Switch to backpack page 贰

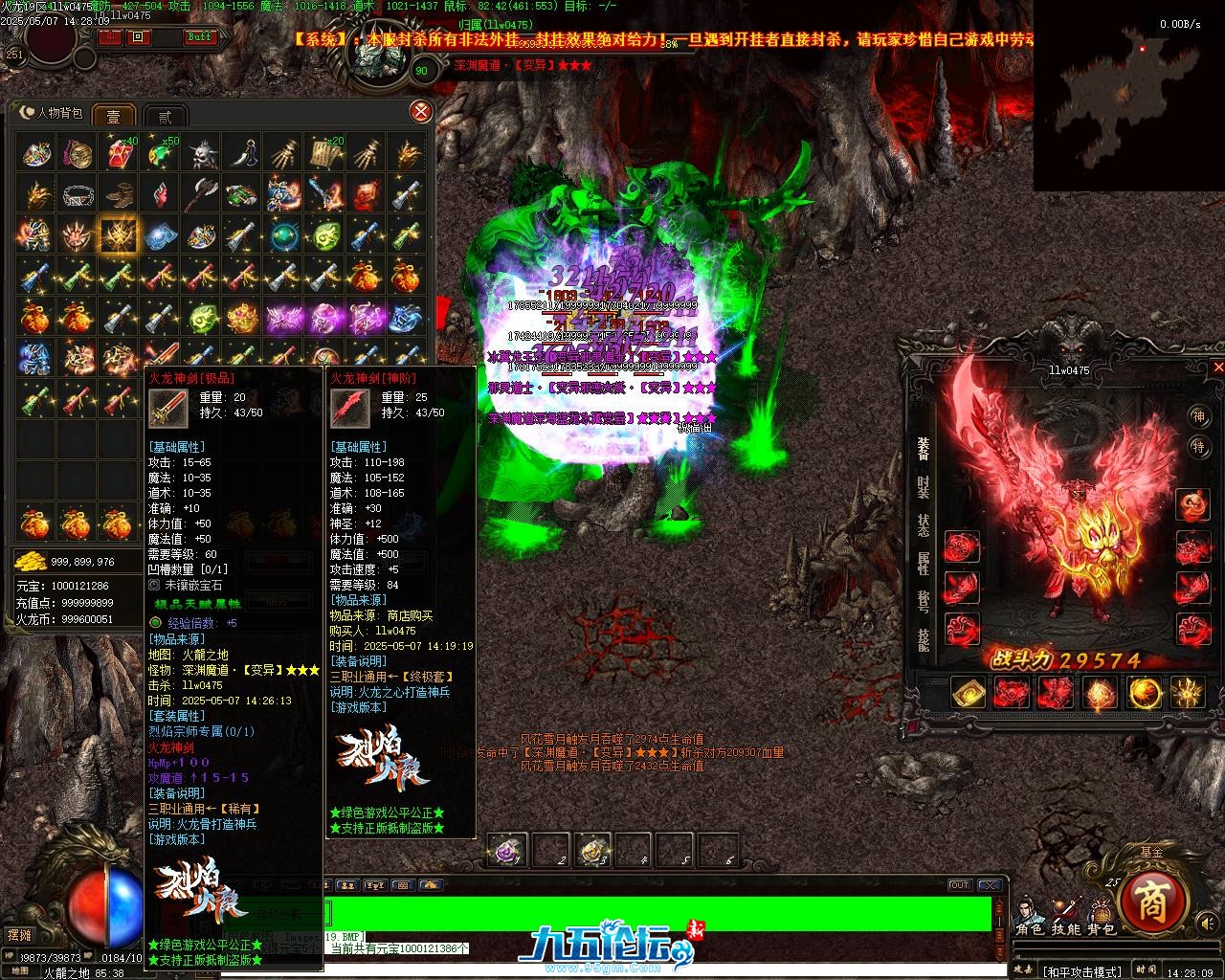pos(165,116)
